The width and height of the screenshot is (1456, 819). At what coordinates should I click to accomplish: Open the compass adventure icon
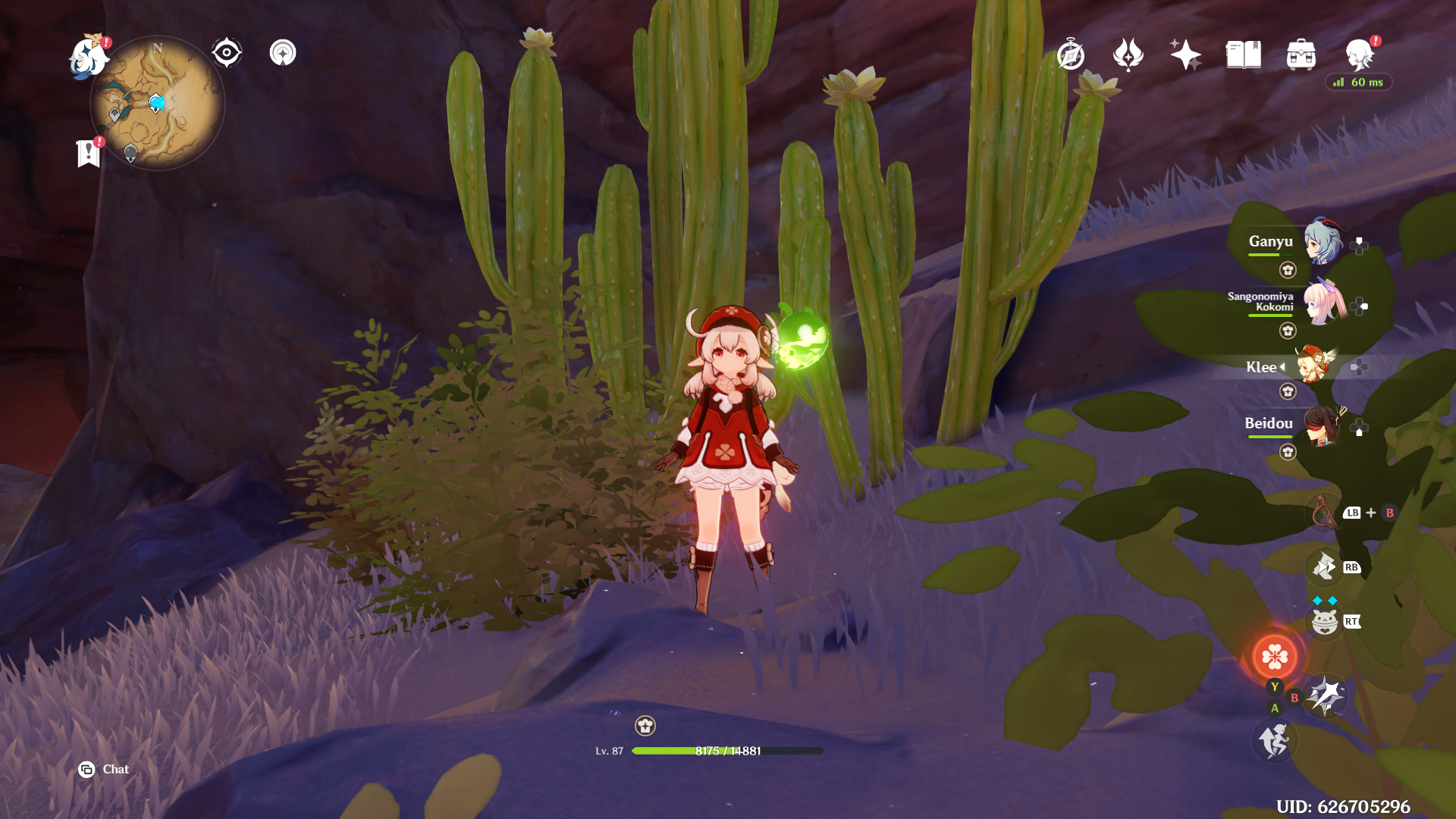click(1070, 55)
